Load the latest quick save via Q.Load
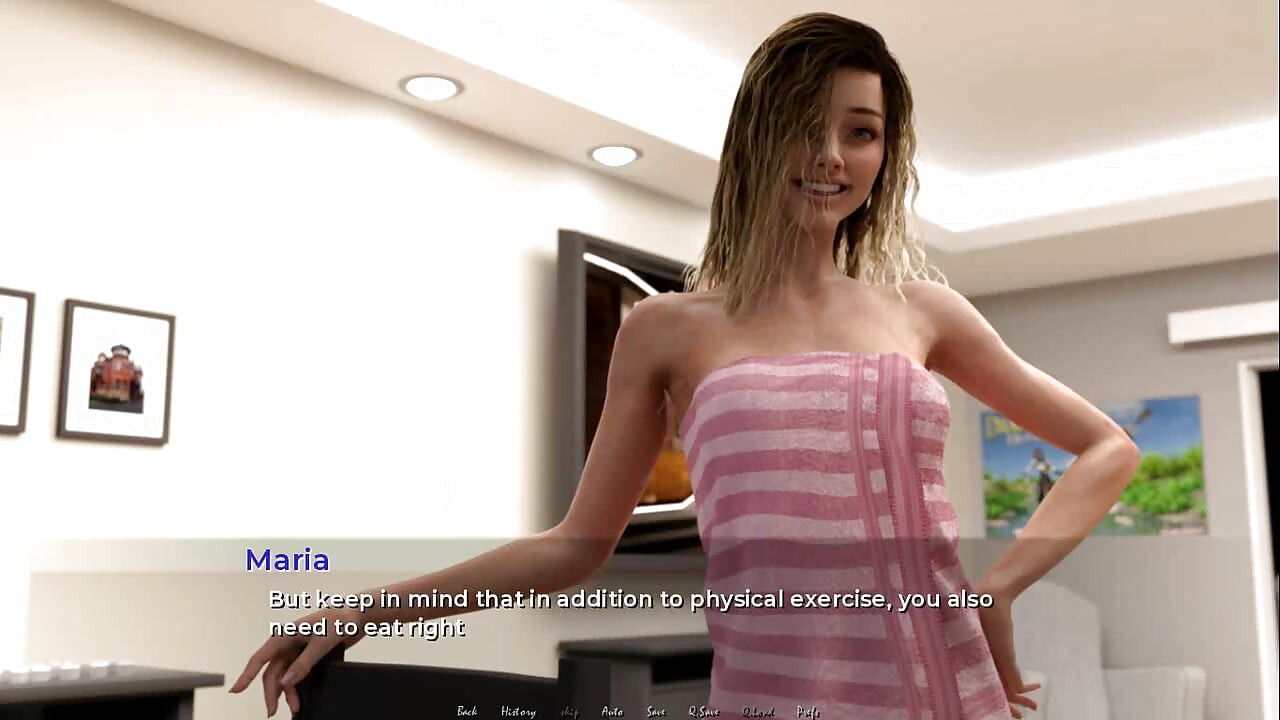The image size is (1280, 720). (x=758, y=711)
